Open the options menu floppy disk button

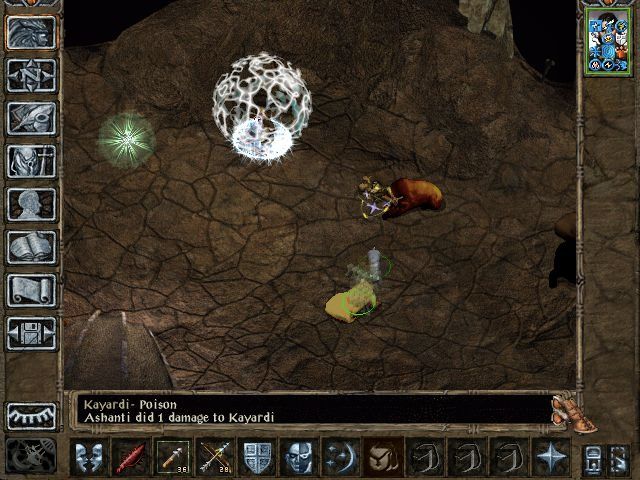pos(32,333)
